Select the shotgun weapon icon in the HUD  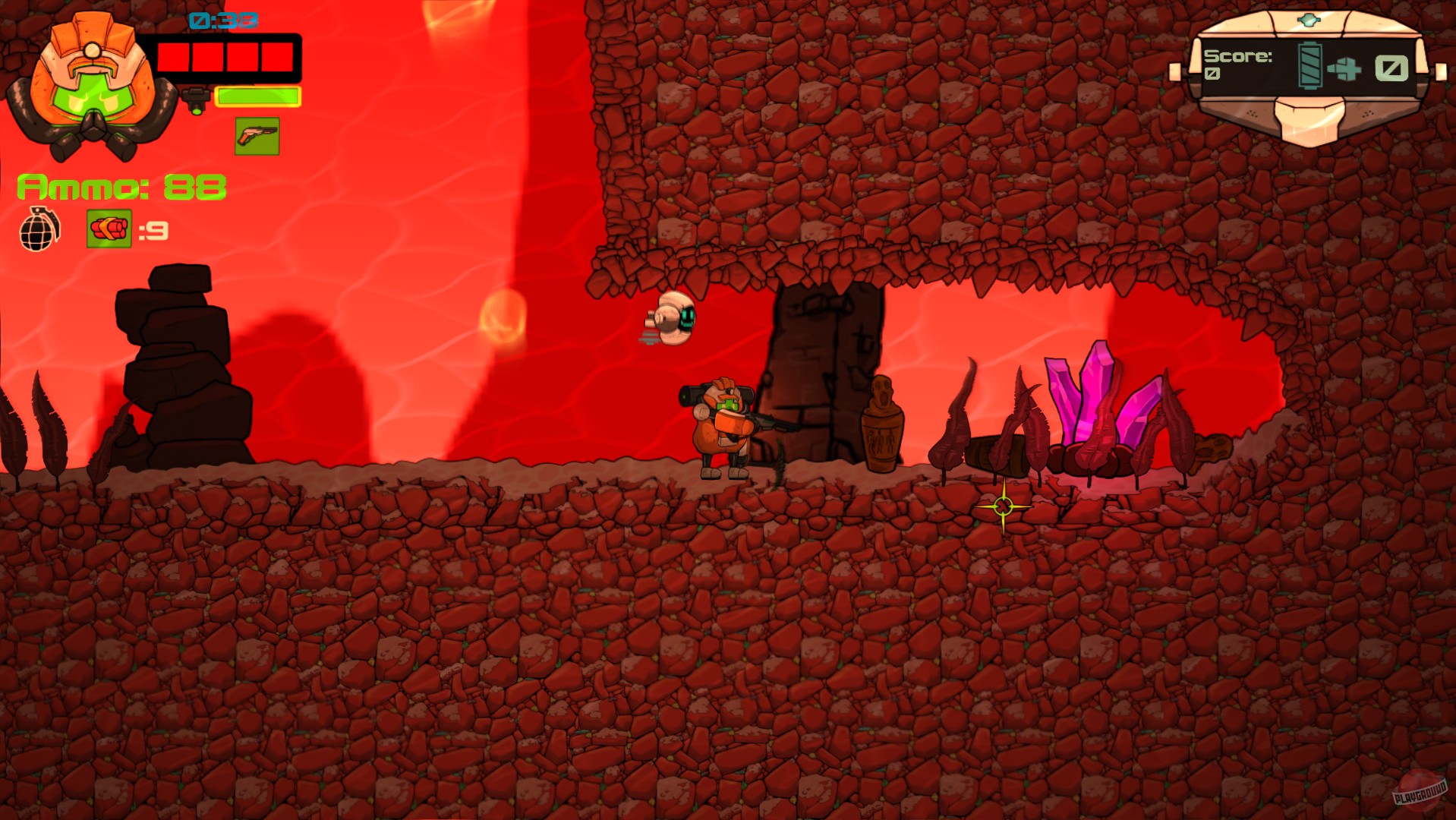[257, 136]
